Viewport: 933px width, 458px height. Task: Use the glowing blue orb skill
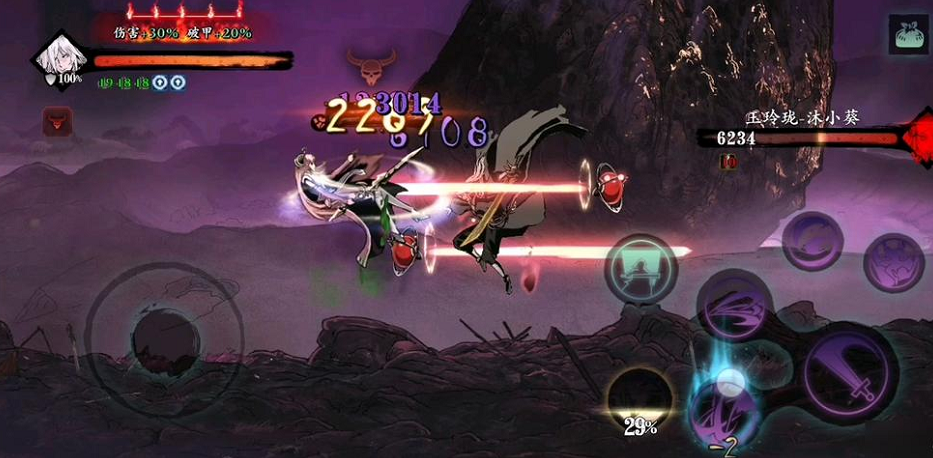click(731, 404)
